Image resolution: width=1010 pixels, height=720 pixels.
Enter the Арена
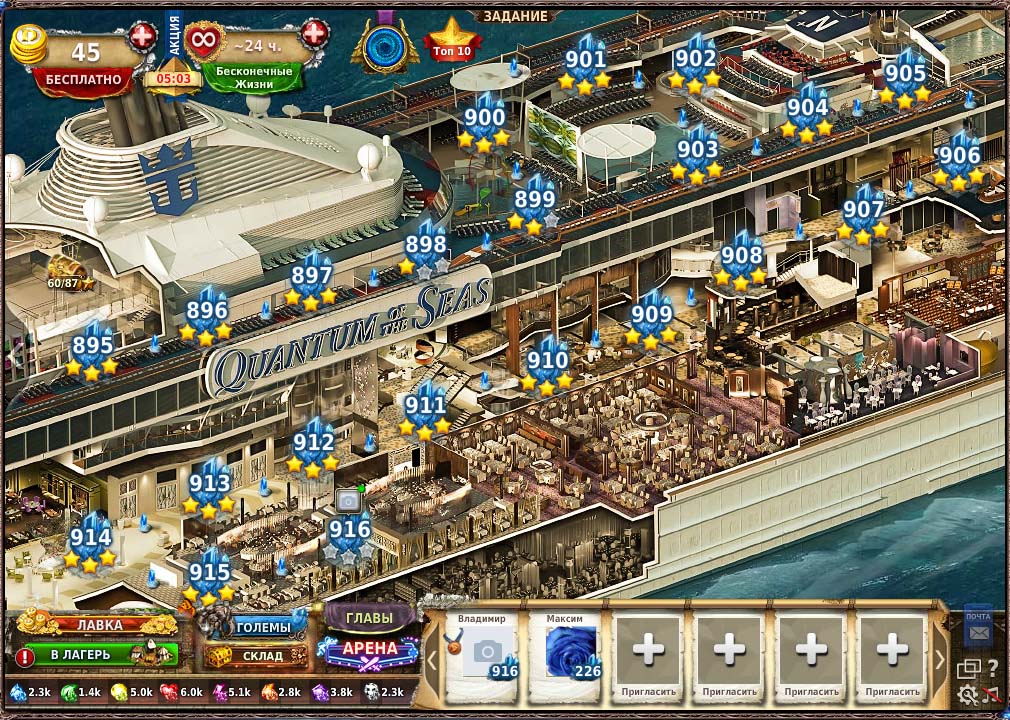coord(369,649)
